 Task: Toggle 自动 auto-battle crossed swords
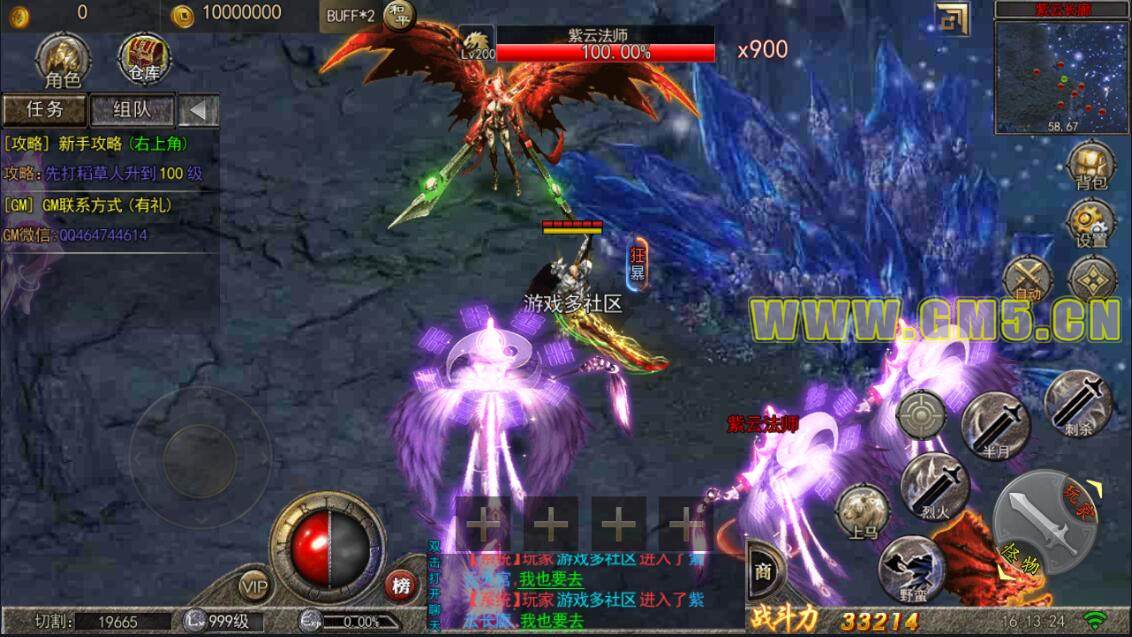click(1026, 279)
